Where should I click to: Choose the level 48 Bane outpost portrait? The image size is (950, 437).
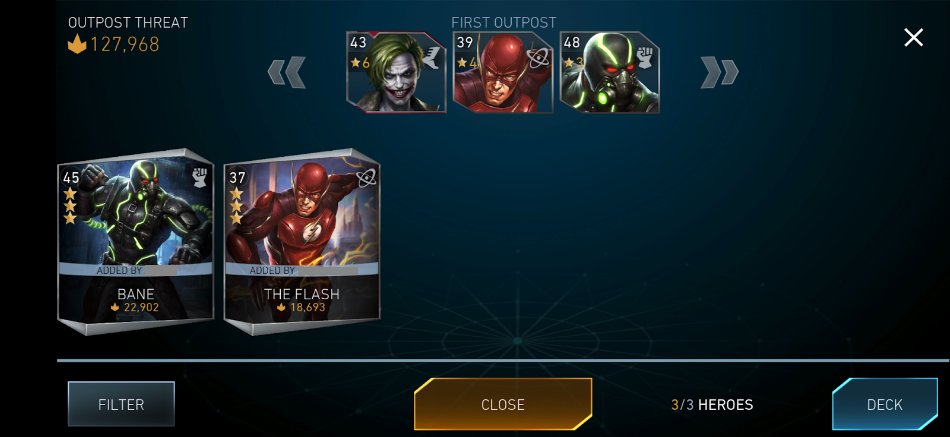click(609, 72)
